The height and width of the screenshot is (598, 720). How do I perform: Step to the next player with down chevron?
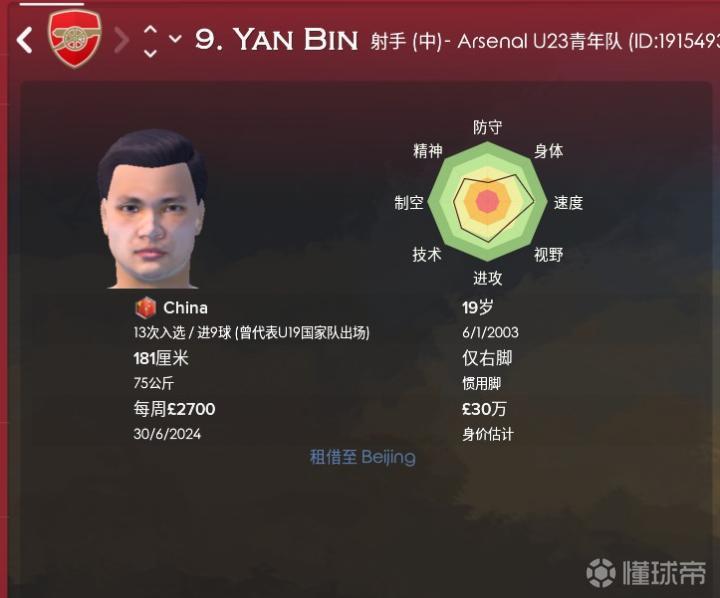pyautogui.click(x=150, y=50)
